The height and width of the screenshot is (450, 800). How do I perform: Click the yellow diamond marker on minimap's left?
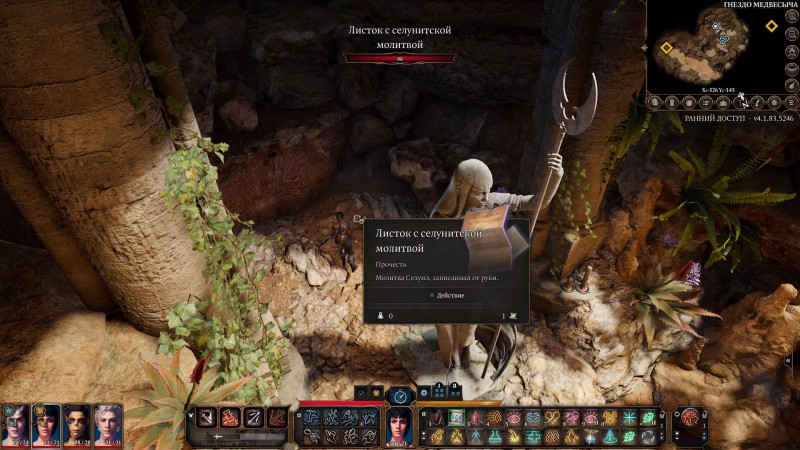coord(667,47)
